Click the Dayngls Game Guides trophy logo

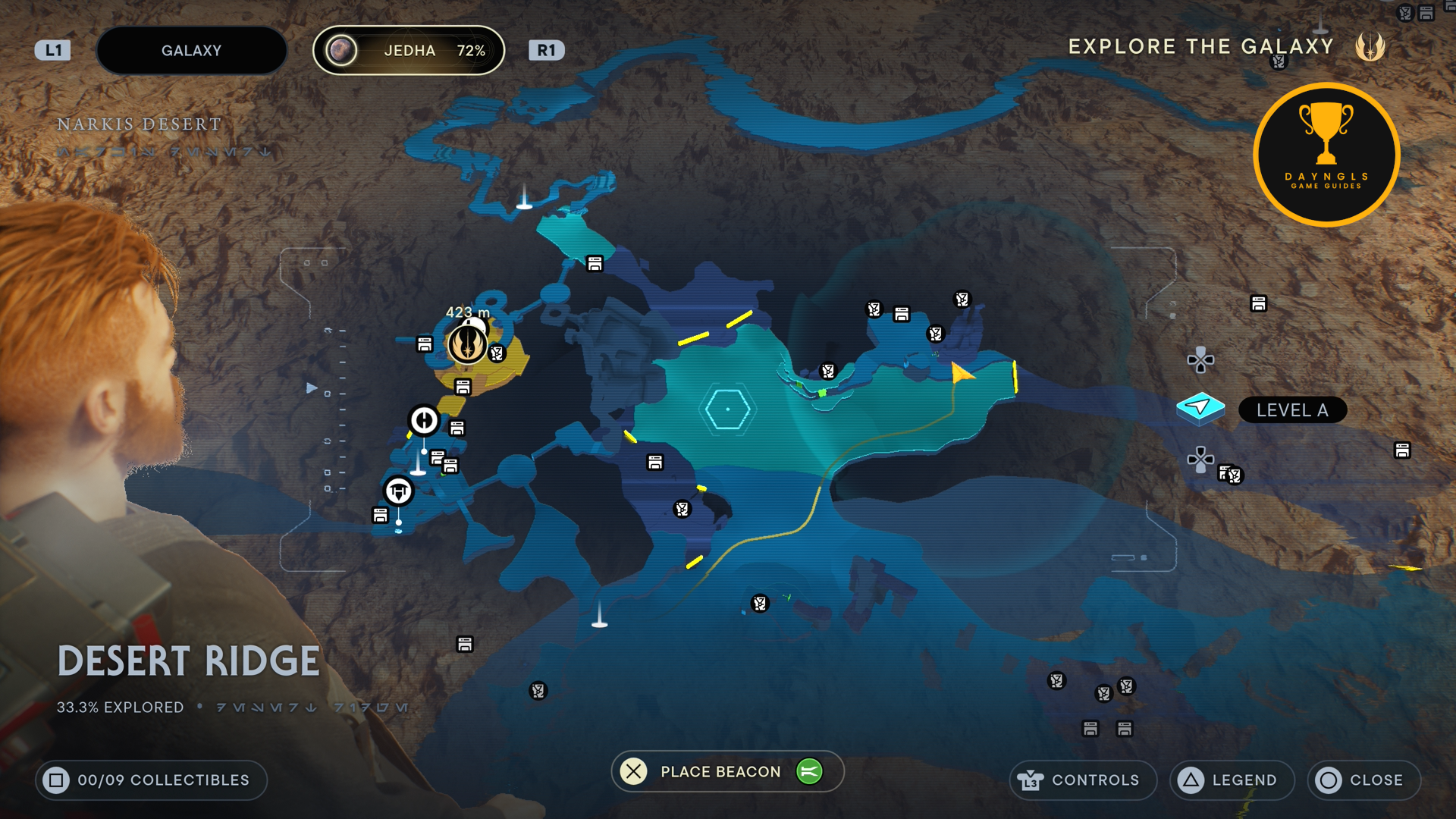point(1326,155)
